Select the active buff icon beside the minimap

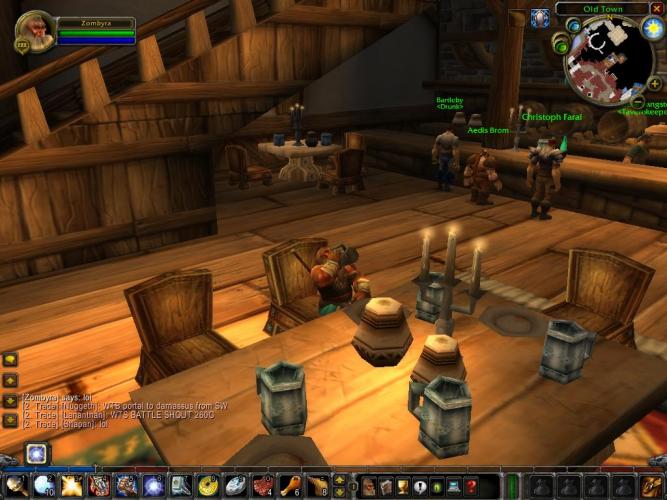click(540, 18)
